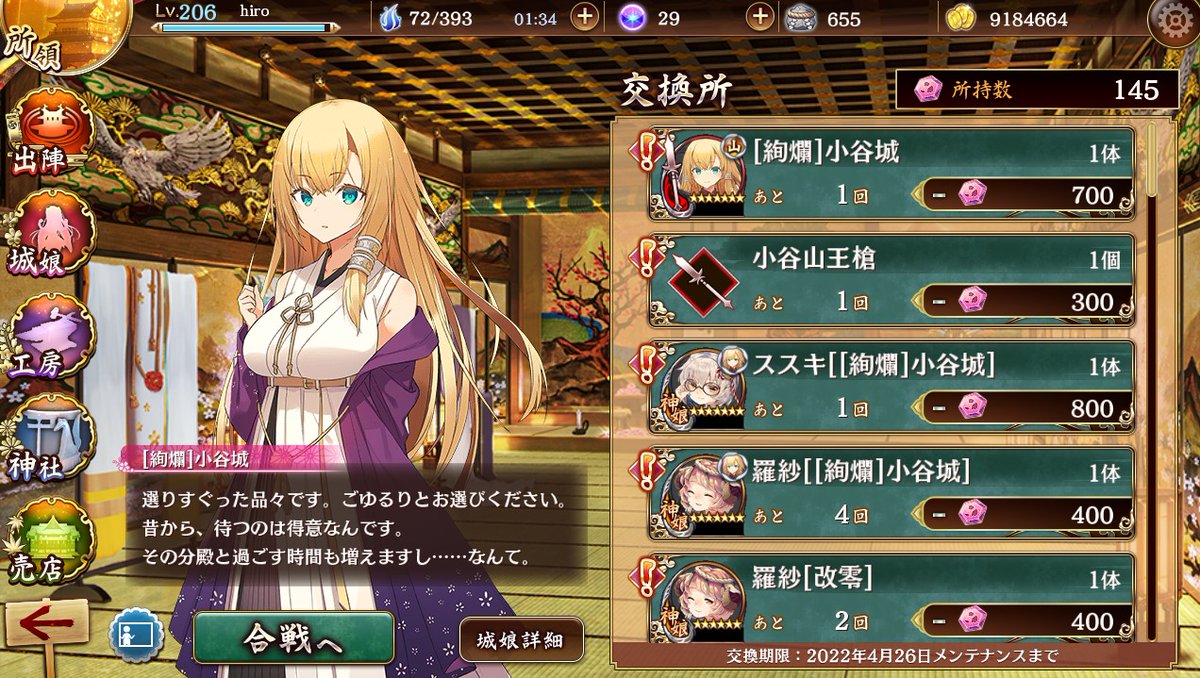Click the red back arrow sign
Screen dimensions: 1200x678
point(46,625)
